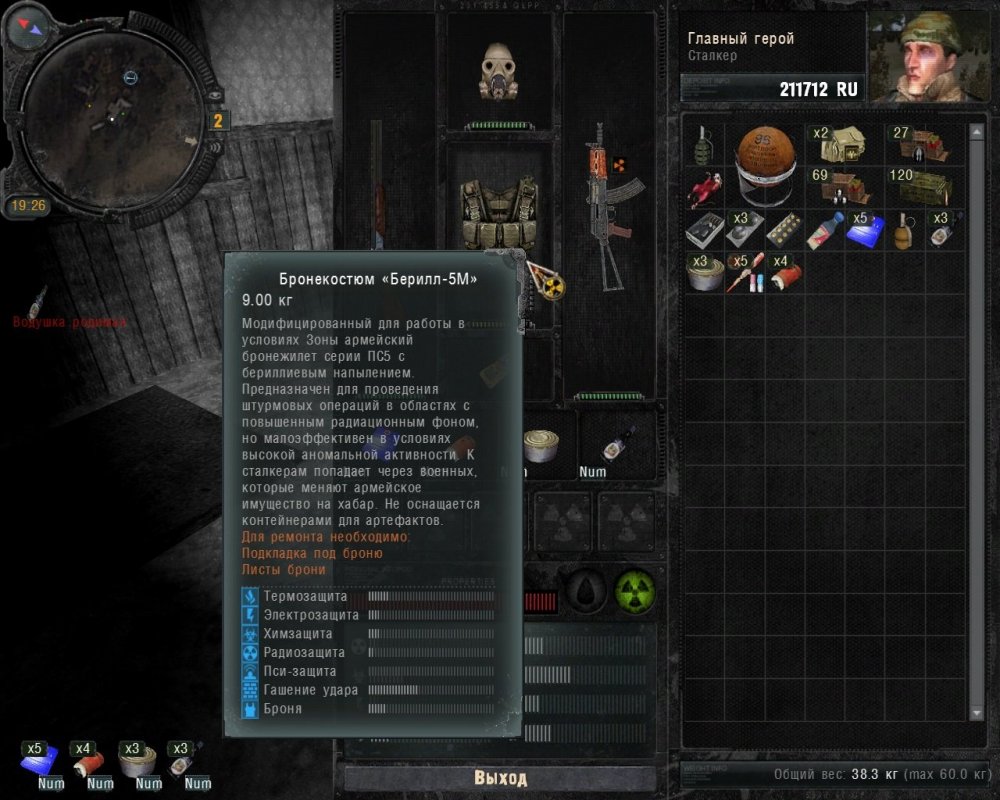Select the gas mask helmet slot
Image resolution: width=1000 pixels, height=800 pixels.
click(497, 71)
